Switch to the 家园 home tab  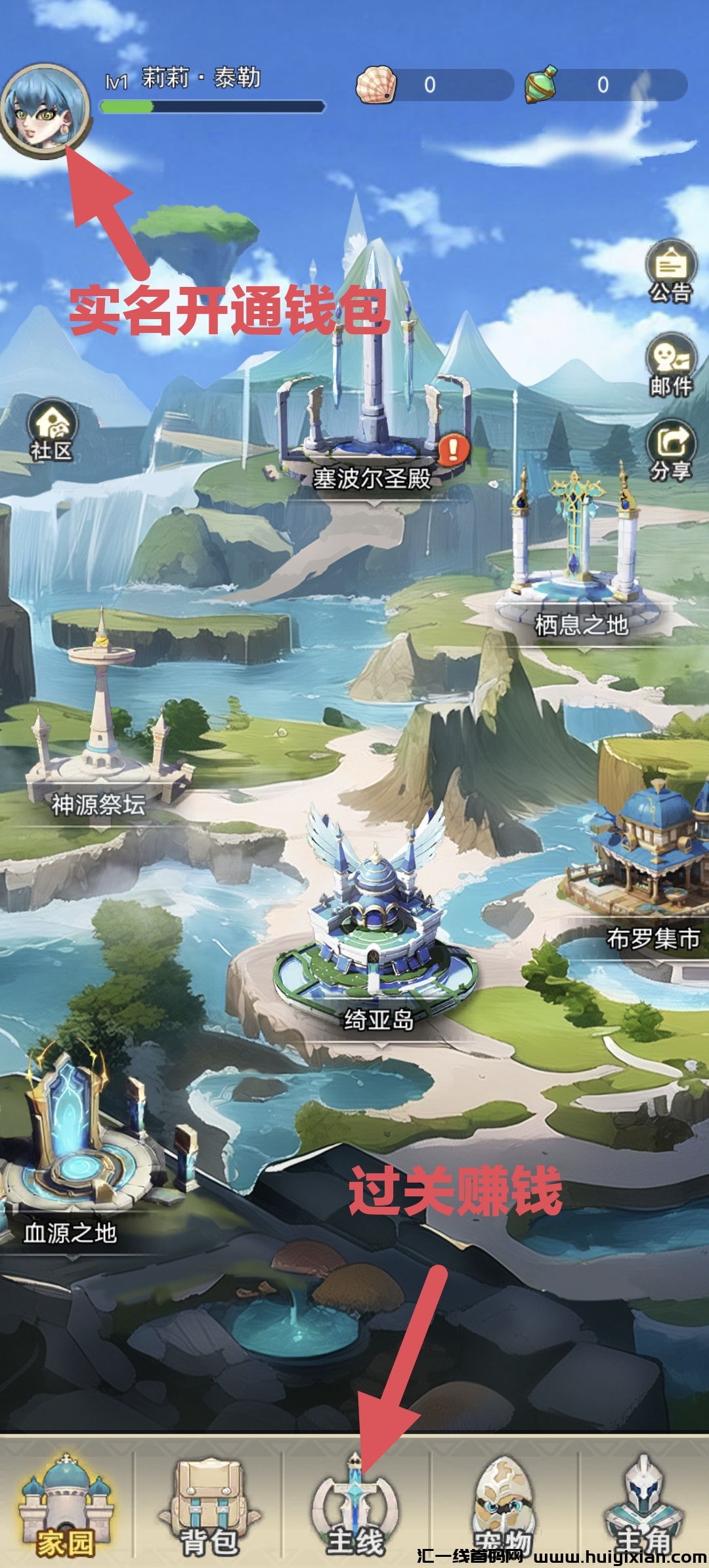click(66, 1510)
